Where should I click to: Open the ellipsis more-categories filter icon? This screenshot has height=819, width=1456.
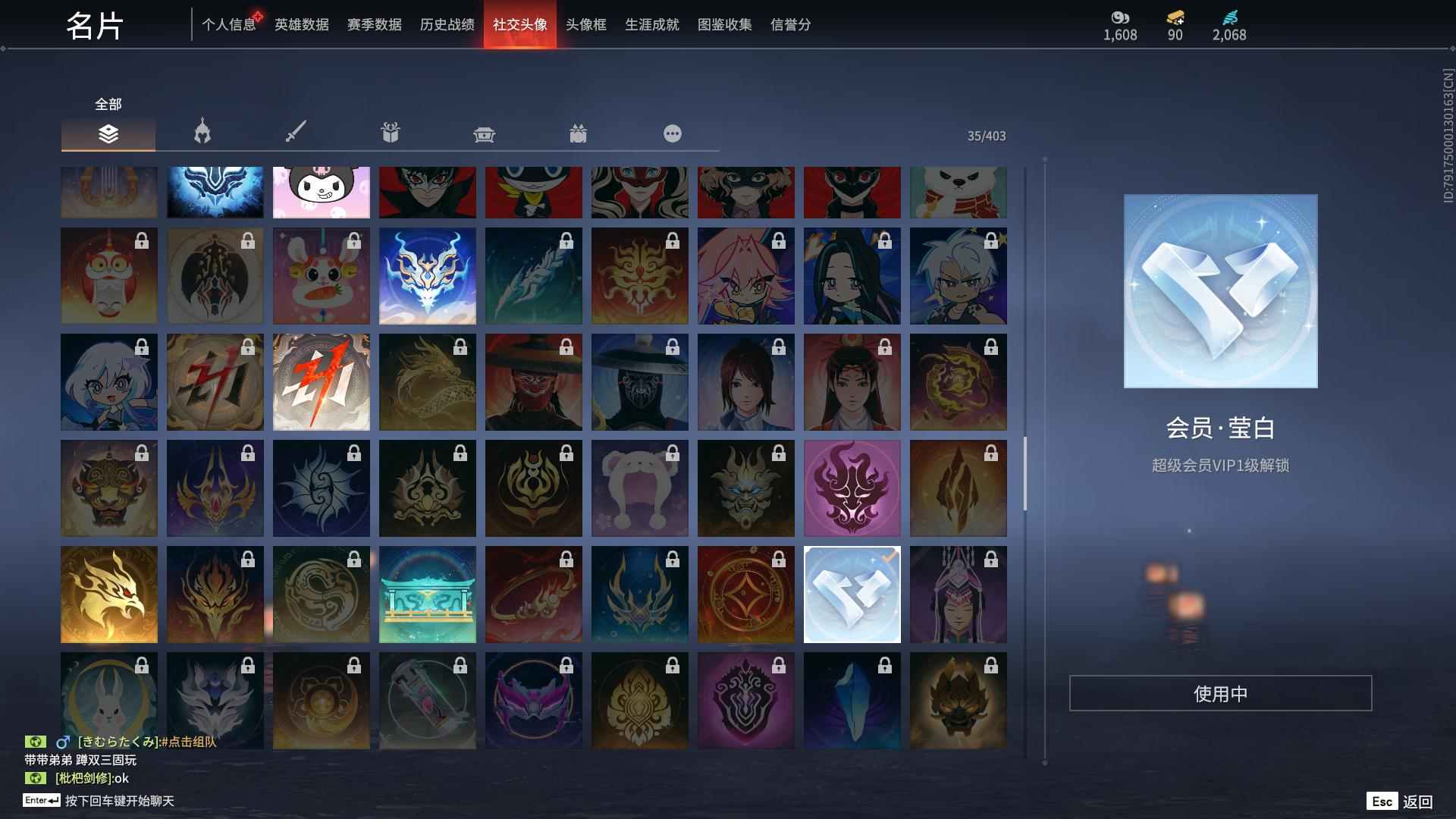[672, 133]
